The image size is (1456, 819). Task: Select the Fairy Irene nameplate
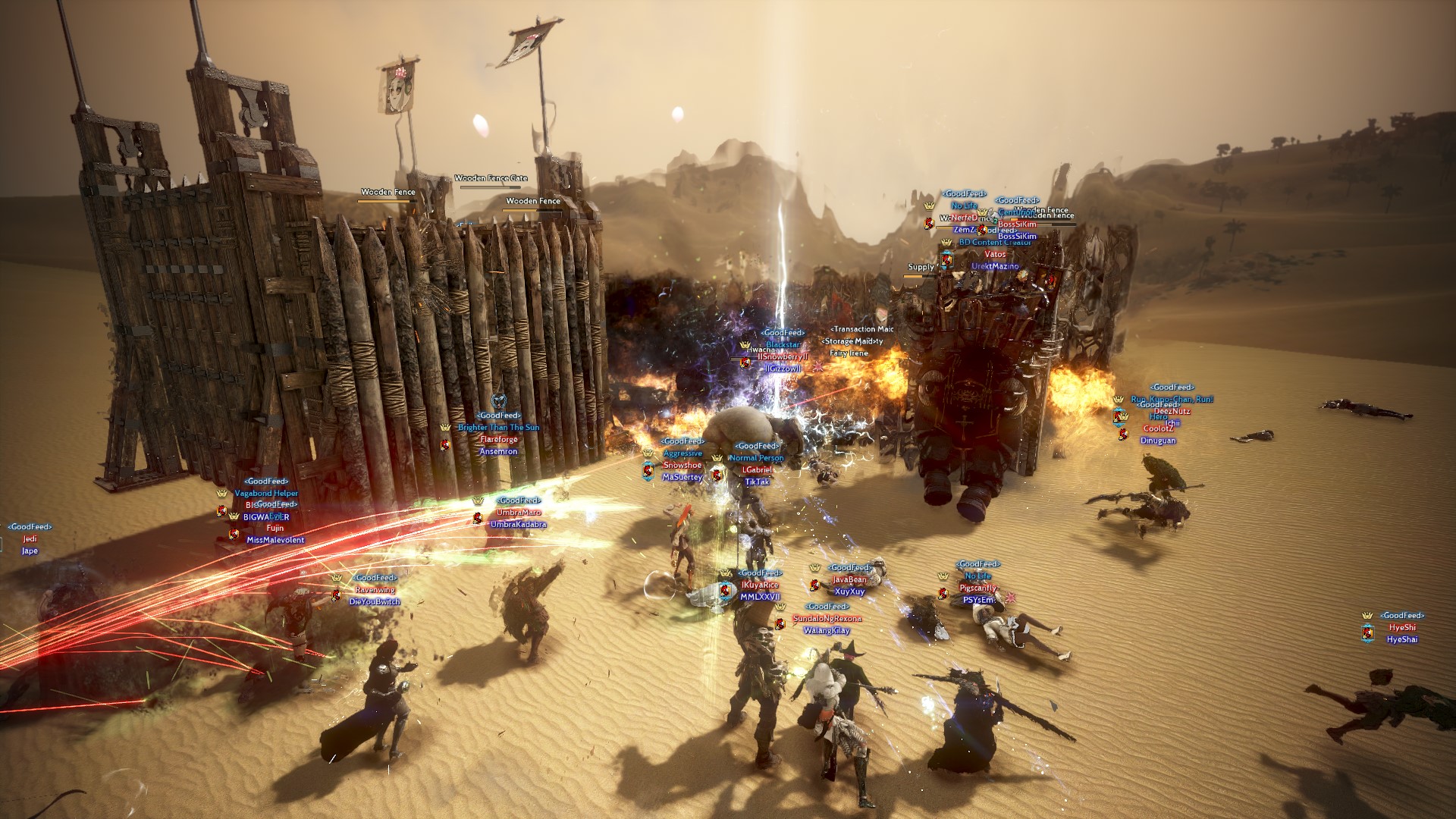pos(849,353)
